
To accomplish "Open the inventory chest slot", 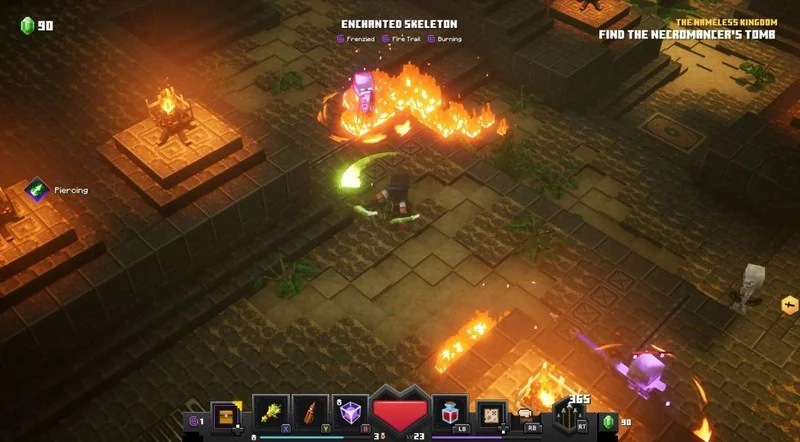I will [x=226, y=413].
